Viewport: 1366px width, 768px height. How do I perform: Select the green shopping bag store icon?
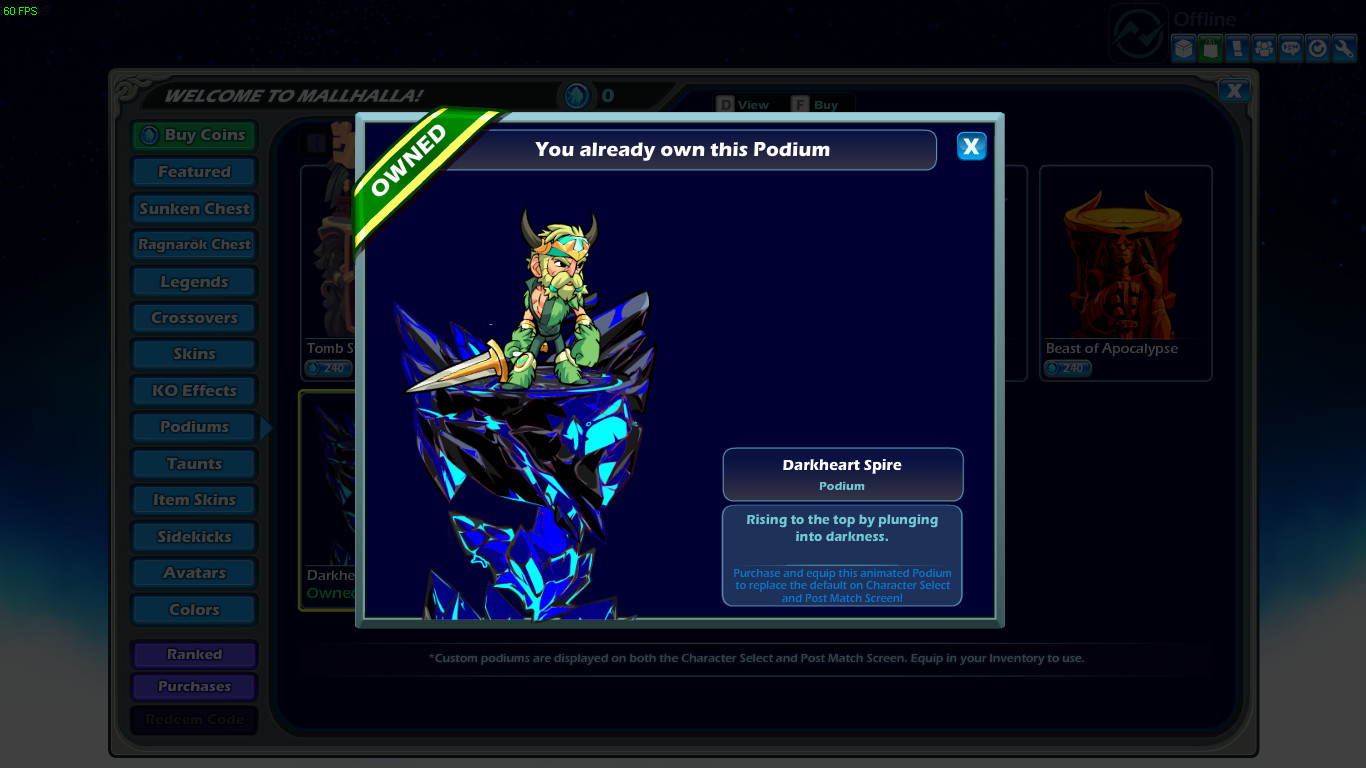pos(1210,47)
